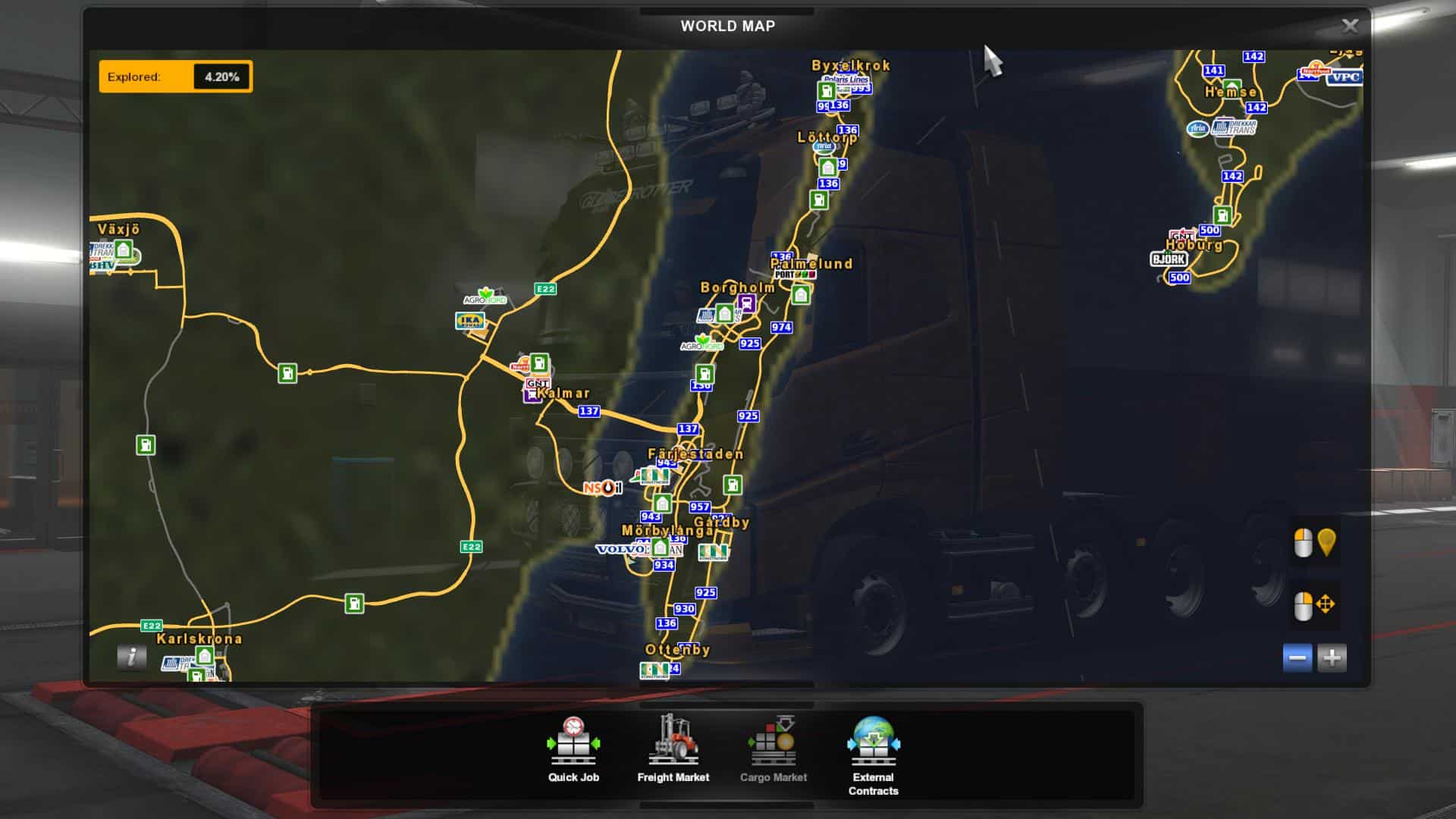
Task: Select the Byxelkrok city label
Action: click(x=850, y=66)
